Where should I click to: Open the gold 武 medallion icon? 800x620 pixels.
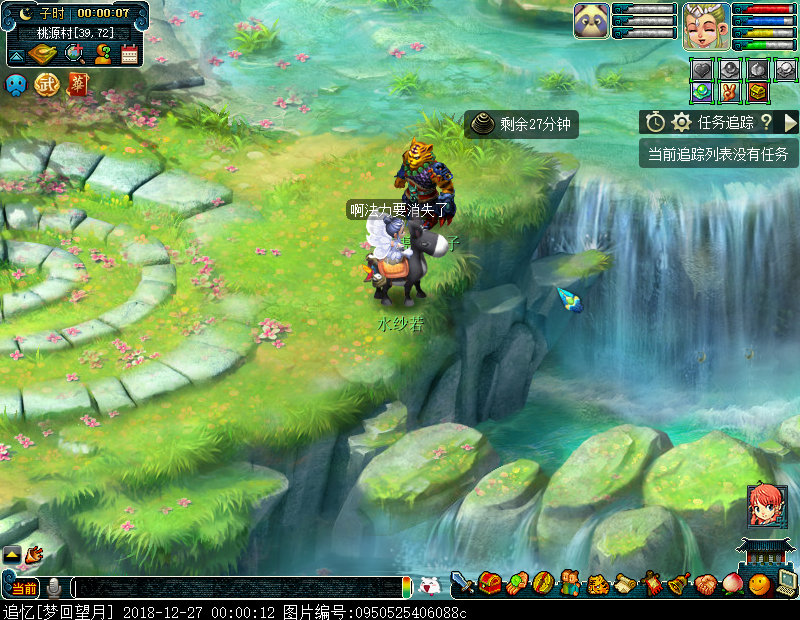click(x=46, y=84)
